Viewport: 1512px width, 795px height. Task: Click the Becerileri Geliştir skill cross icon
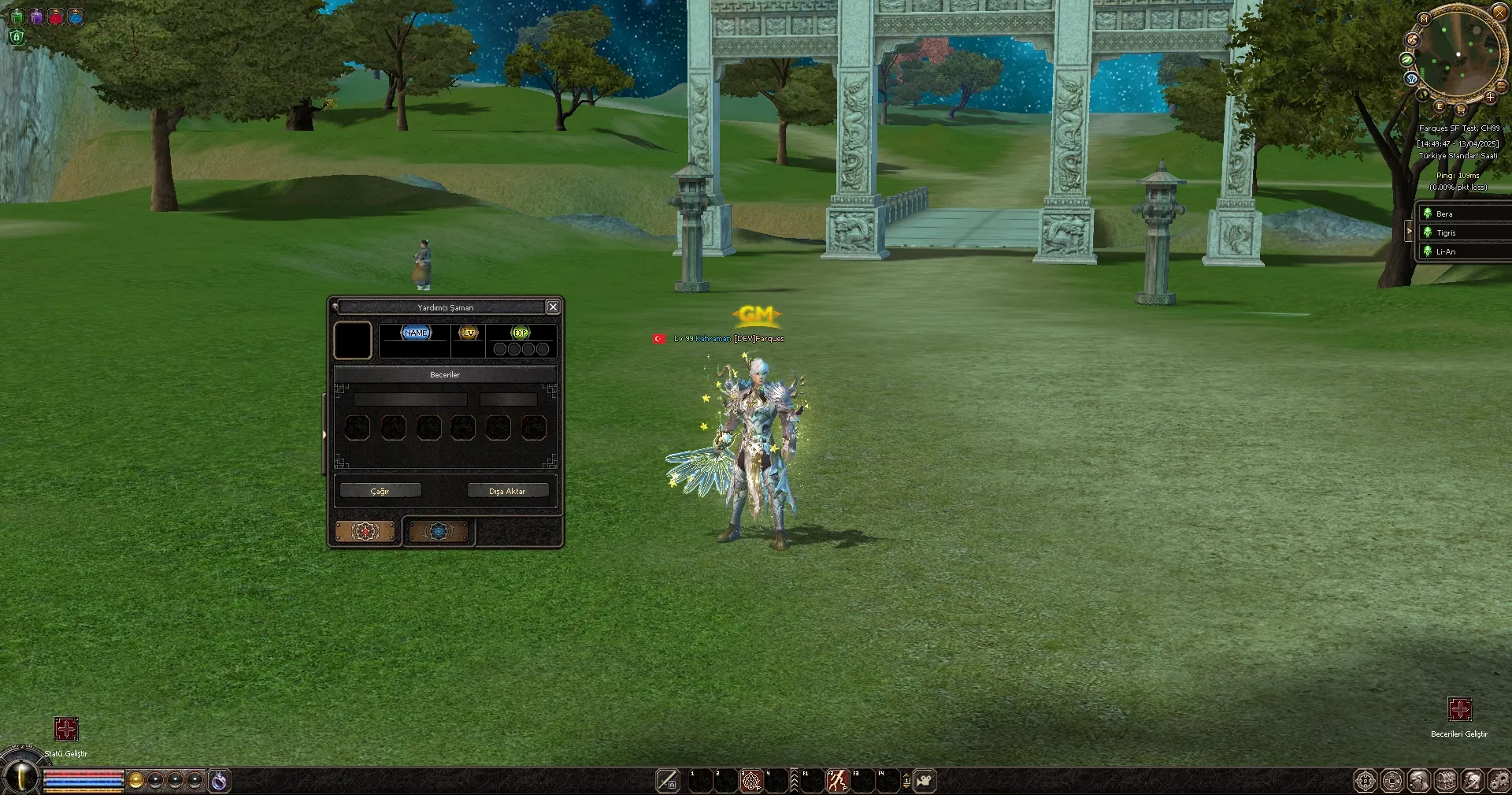(1461, 708)
